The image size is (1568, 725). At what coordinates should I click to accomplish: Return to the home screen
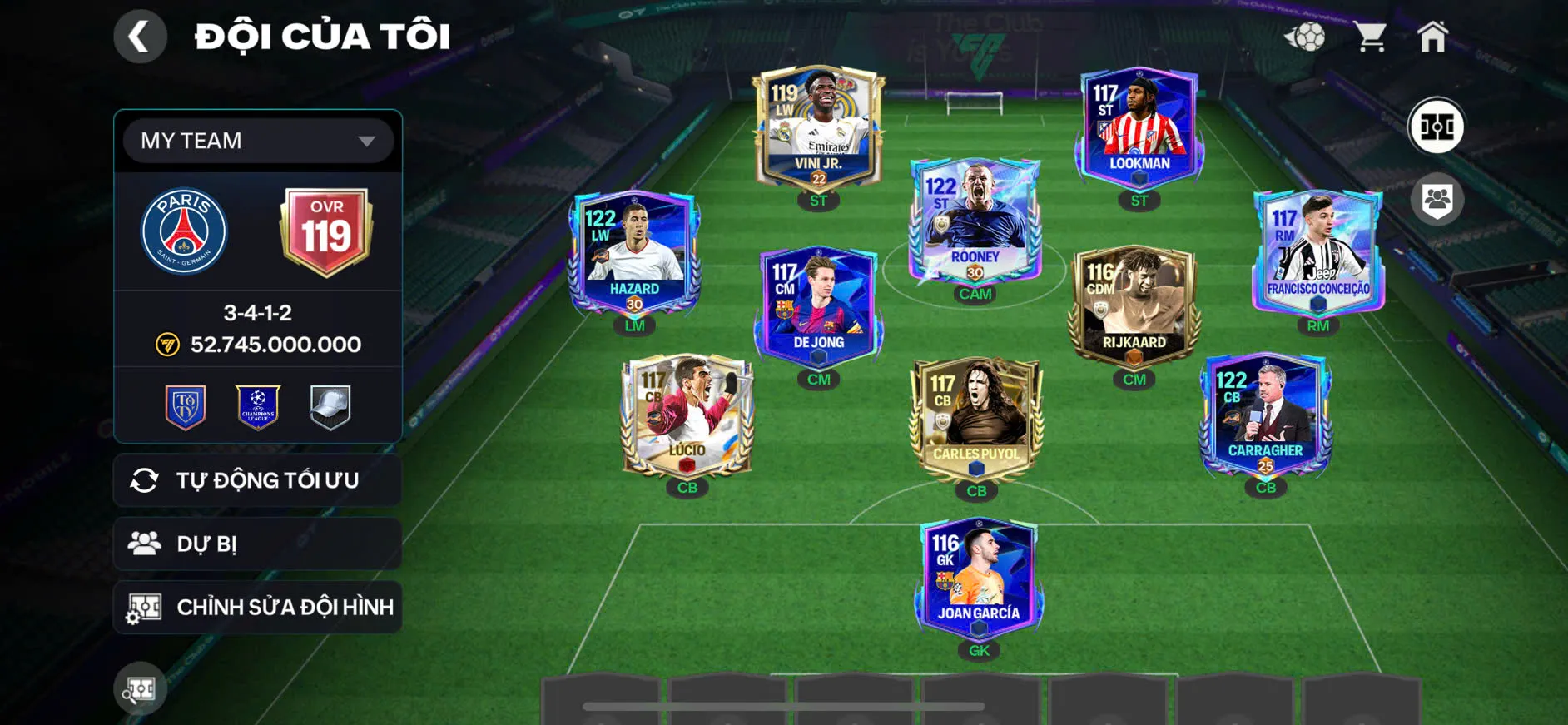(x=1432, y=37)
